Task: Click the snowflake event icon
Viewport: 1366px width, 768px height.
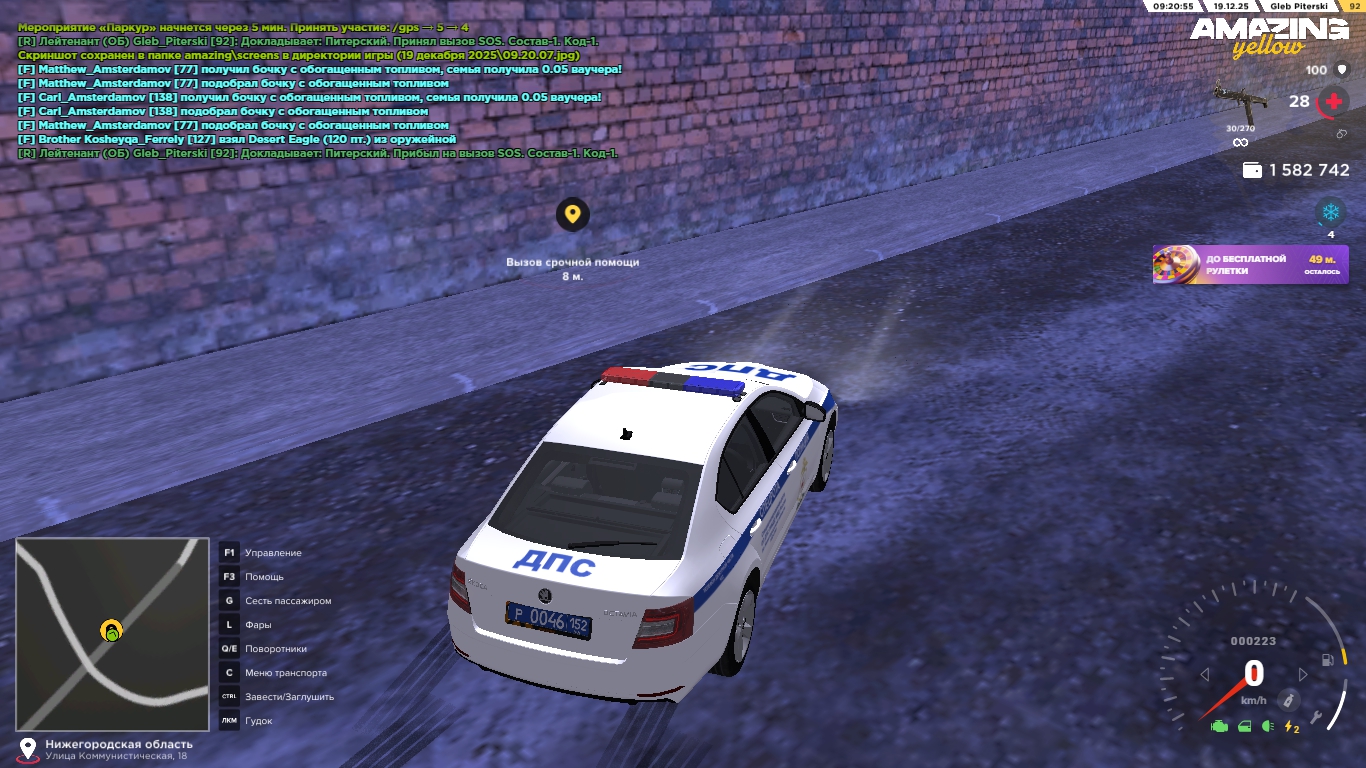Action: [1330, 212]
